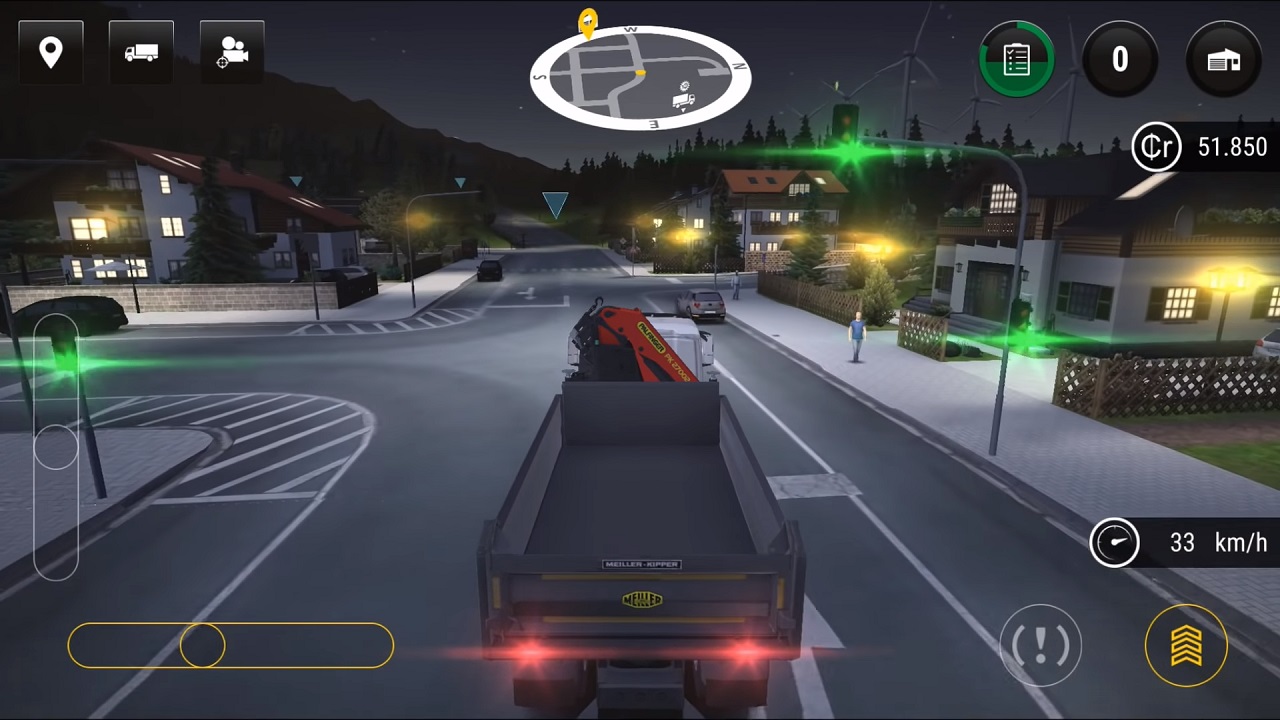The width and height of the screenshot is (1280, 720).
Task: Tap the vertical throttle slider knob
Action: pos(56,447)
